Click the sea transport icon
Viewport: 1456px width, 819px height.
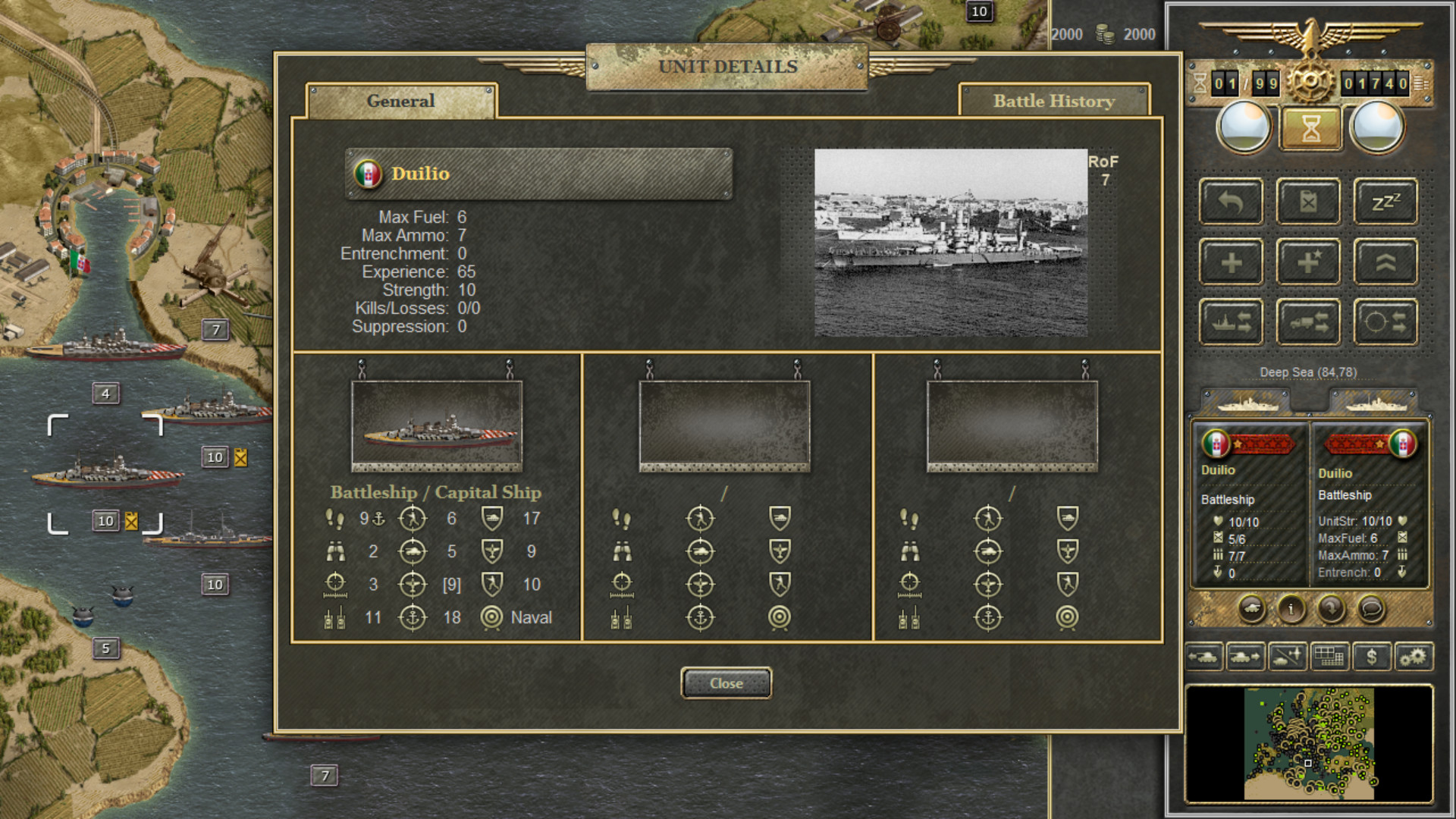tap(1230, 320)
